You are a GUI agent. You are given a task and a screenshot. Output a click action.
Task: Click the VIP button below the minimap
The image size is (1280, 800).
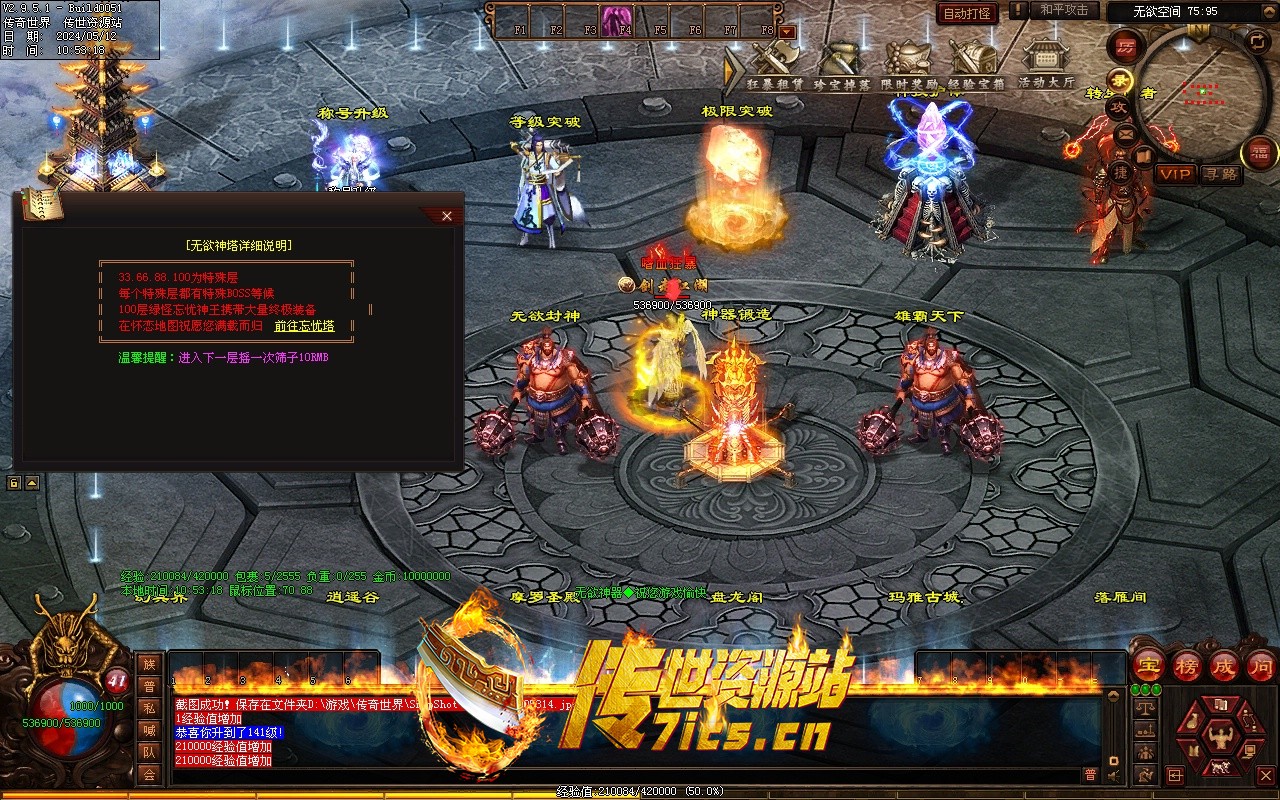point(1176,174)
